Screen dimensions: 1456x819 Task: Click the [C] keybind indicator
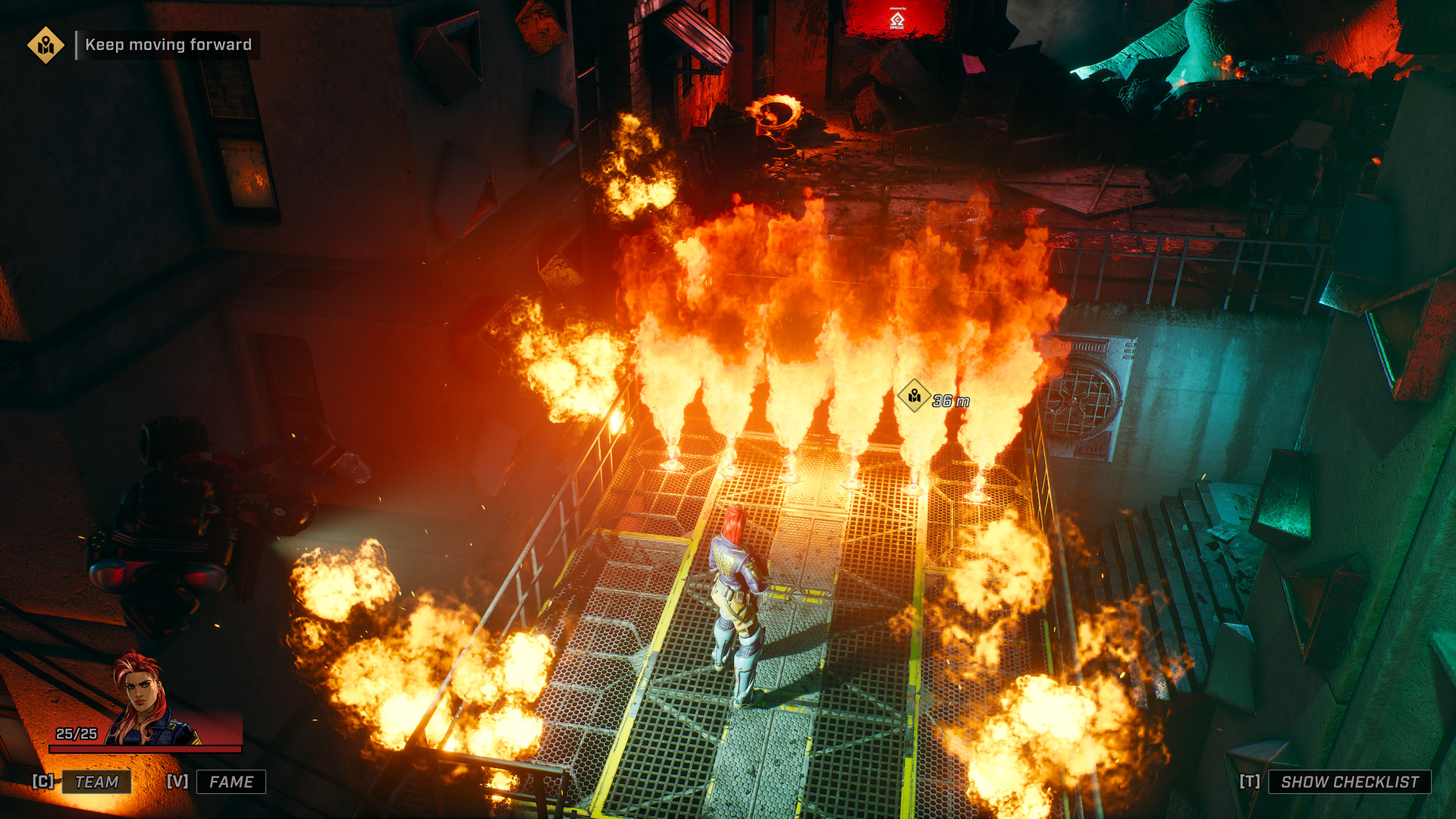(43, 779)
